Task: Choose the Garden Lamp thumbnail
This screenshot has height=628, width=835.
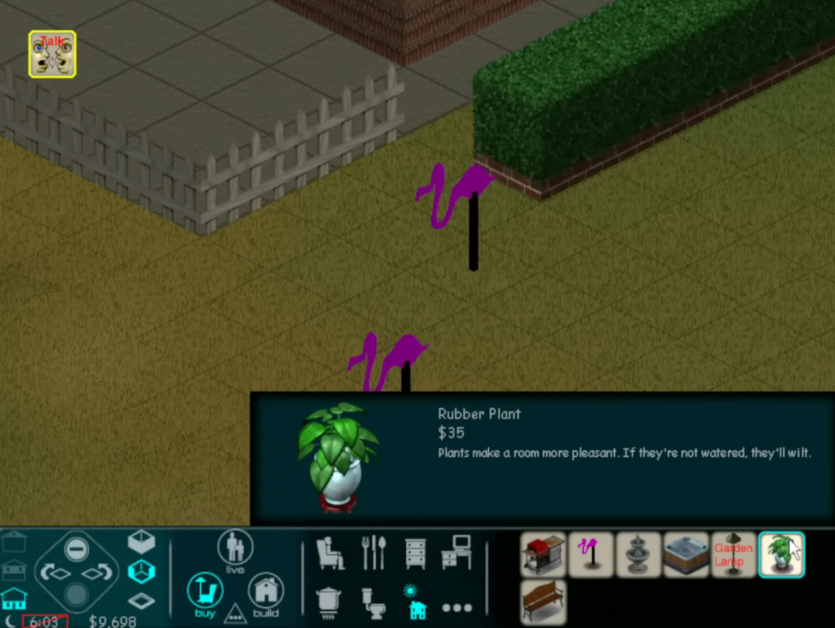Action: [x=733, y=554]
